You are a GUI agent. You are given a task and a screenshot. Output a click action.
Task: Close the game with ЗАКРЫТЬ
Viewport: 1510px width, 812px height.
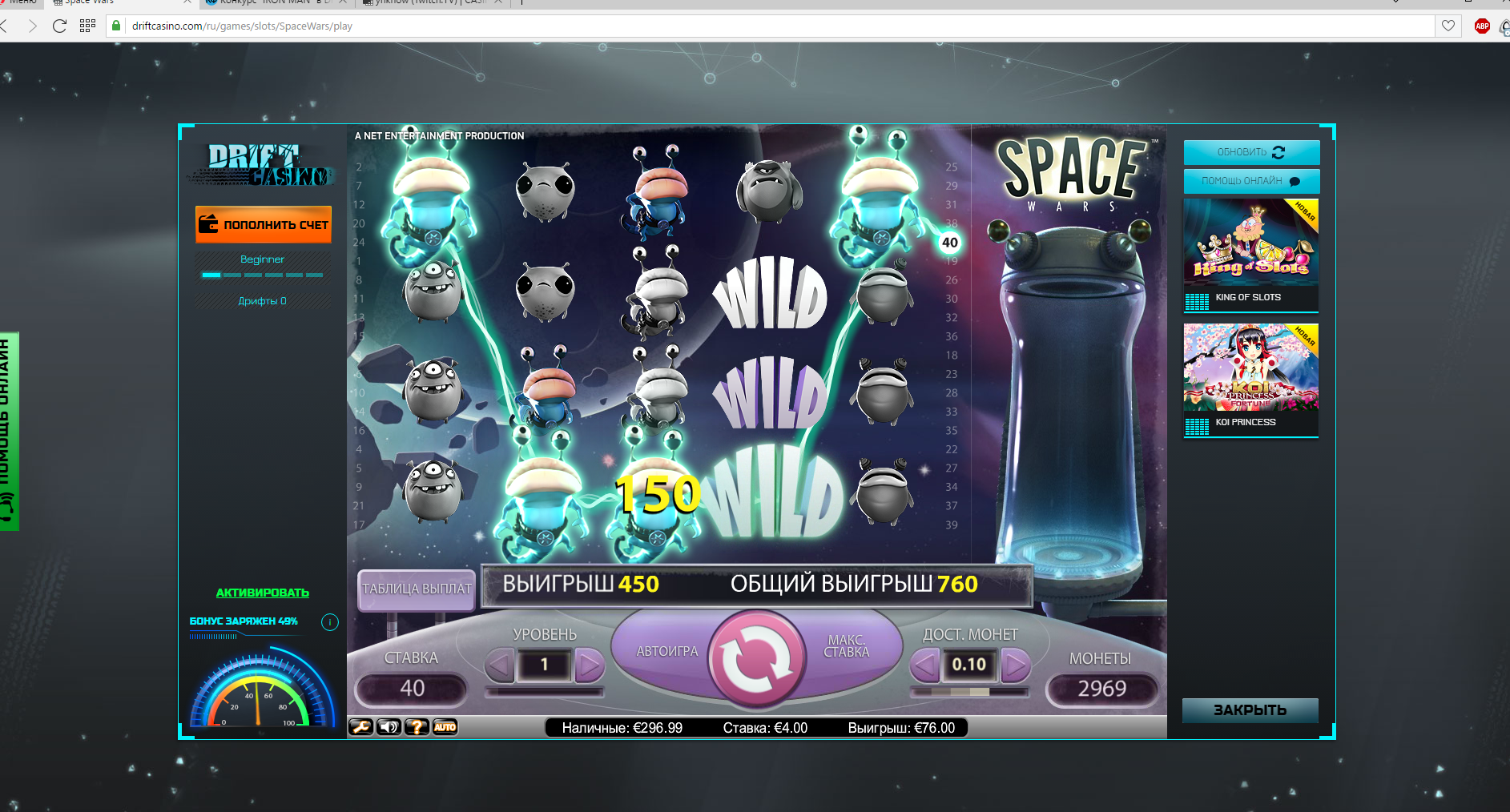tap(1250, 710)
